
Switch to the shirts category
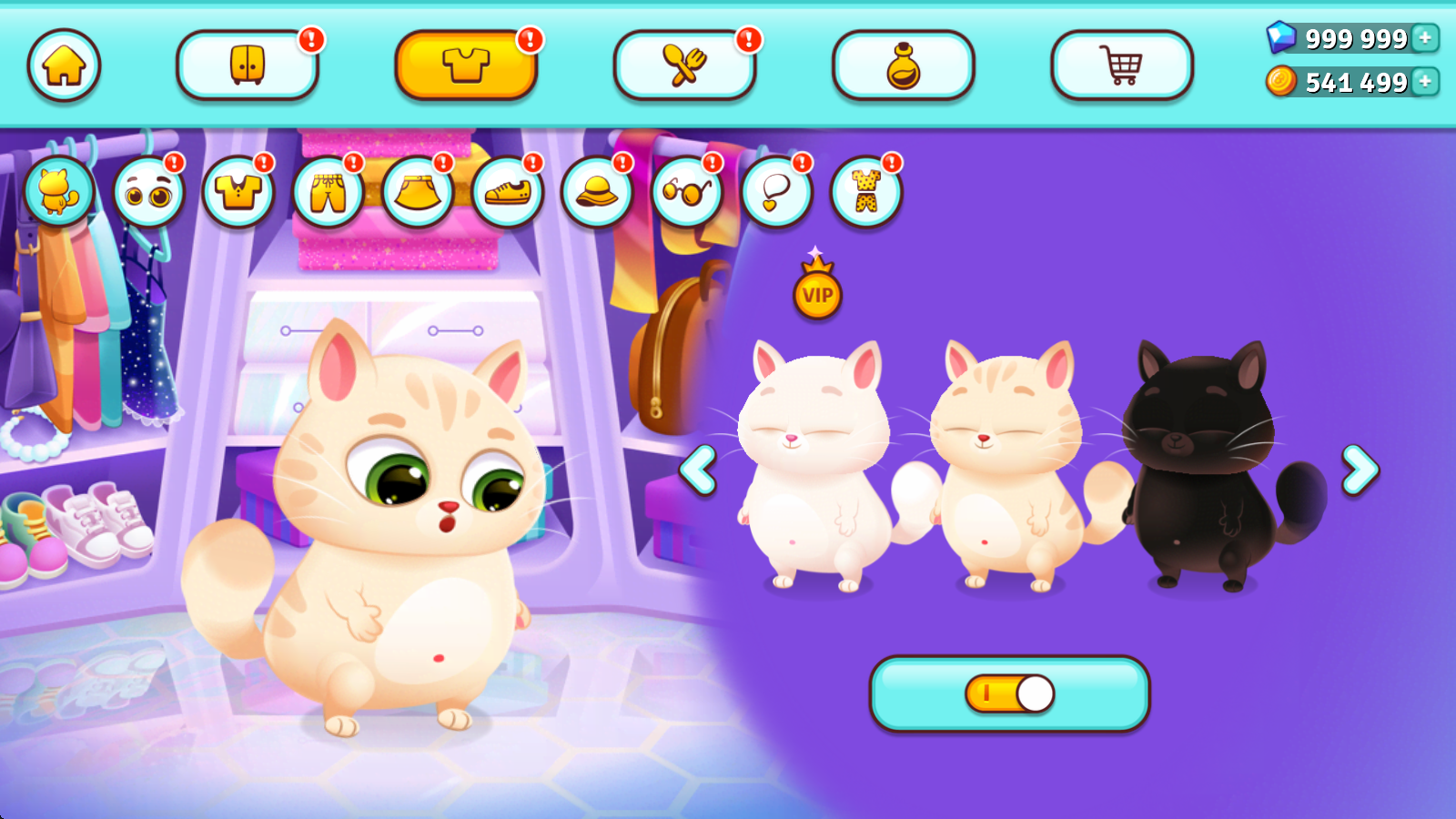238,192
